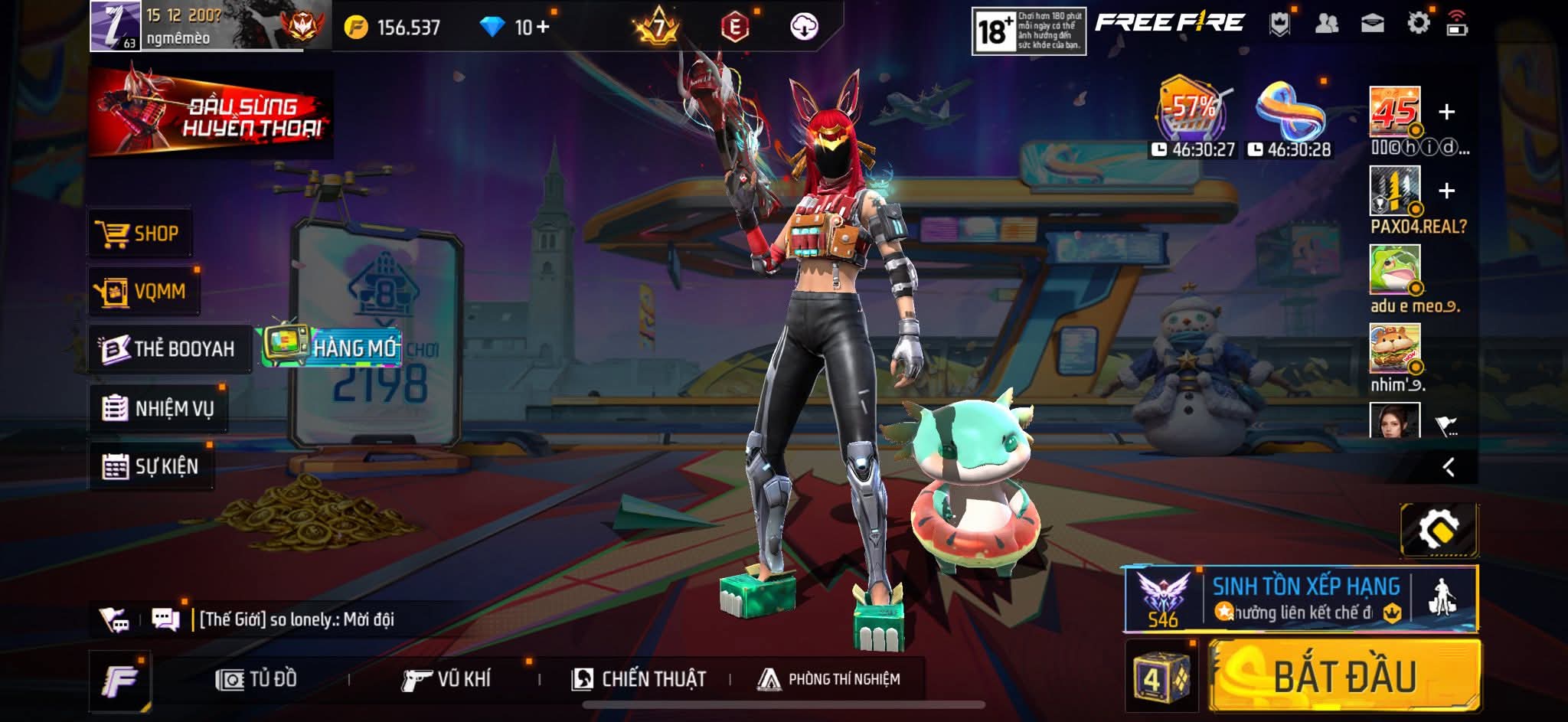Switch to the TỦ ĐỒ wardrobe tab

point(256,679)
